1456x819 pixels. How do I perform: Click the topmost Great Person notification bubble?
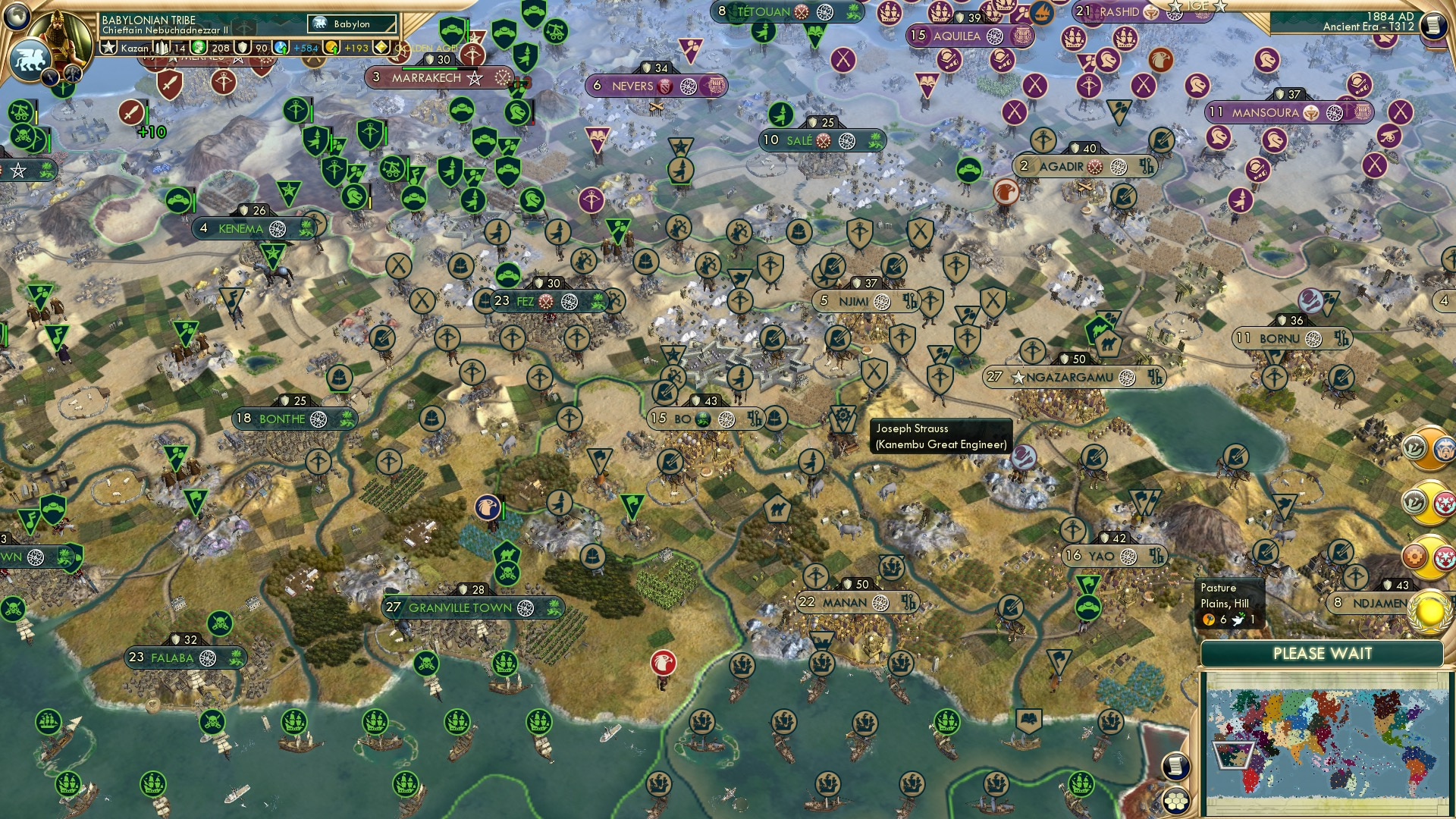coord(1428,447)
